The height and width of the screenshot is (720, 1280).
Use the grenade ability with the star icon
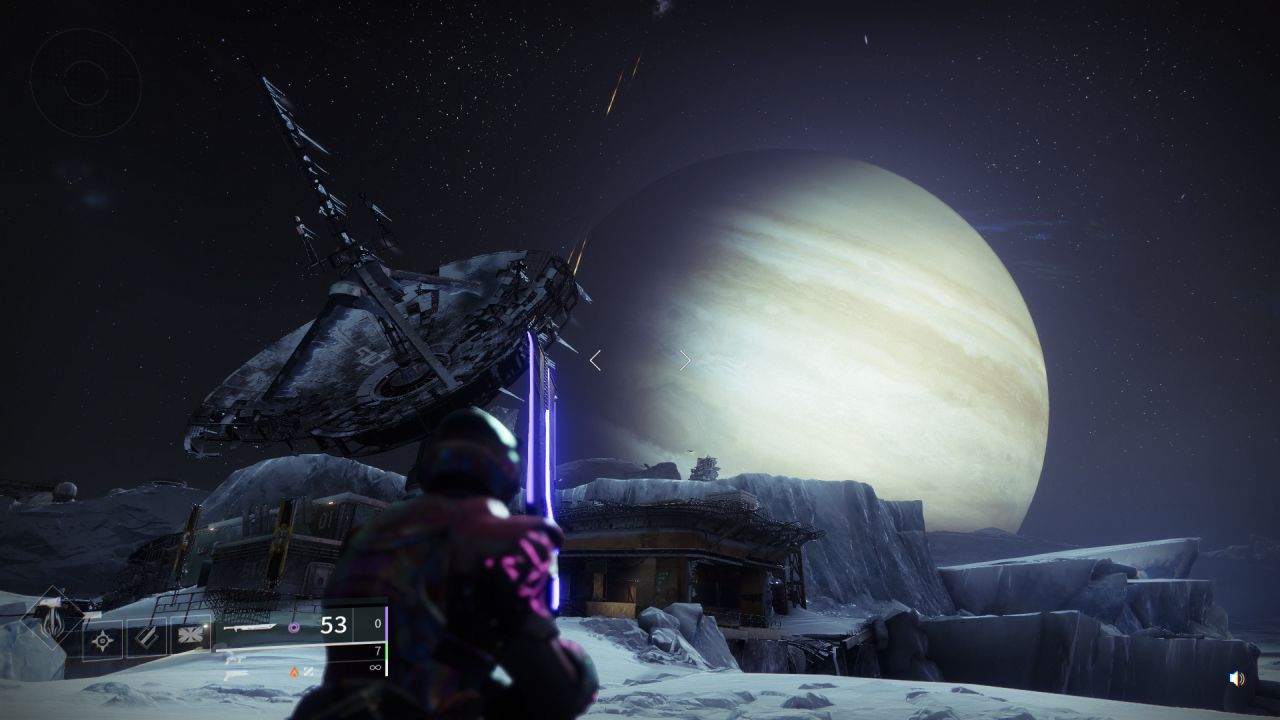click(102, 637)
